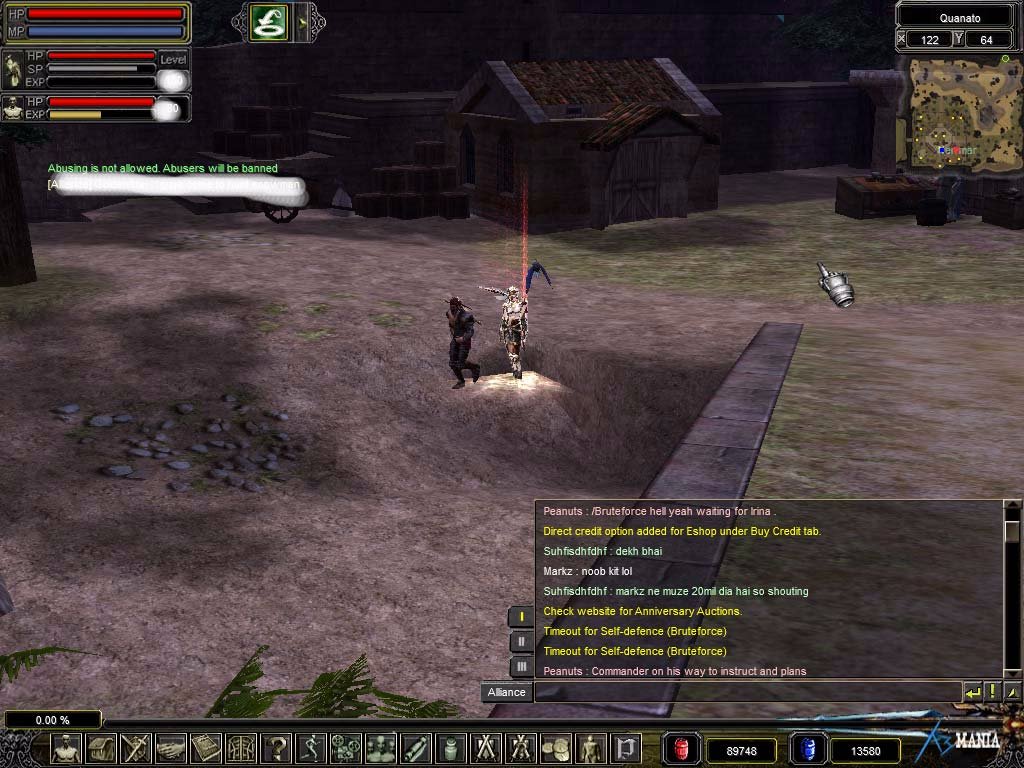The height and width of the screenshot is (768, 1024).
Task: Click the Alliance chat channel button
Action: (x=506, y=692)
